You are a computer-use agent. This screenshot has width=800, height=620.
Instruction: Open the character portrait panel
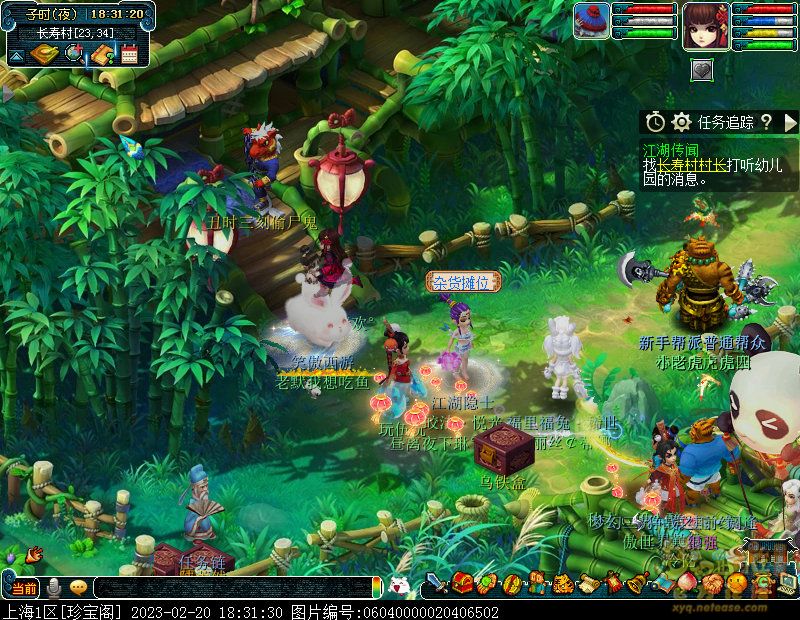click(x=704, y=26)
